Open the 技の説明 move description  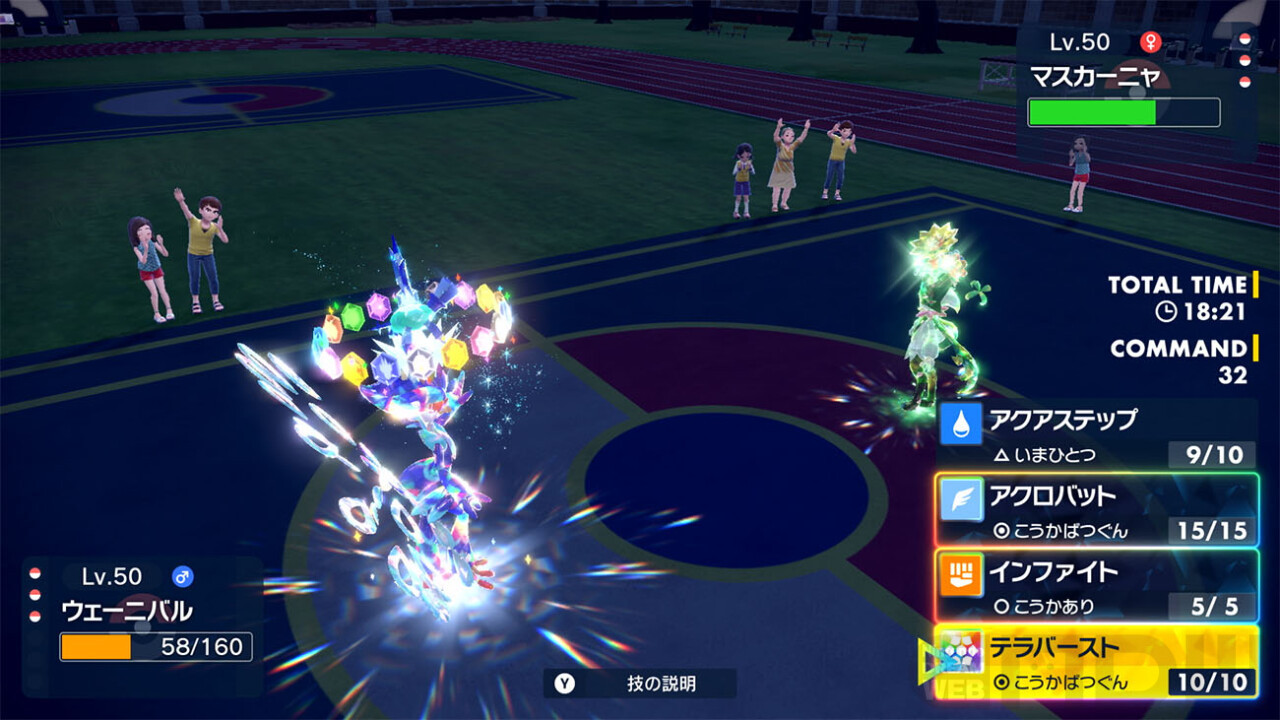tap(640, 684)
